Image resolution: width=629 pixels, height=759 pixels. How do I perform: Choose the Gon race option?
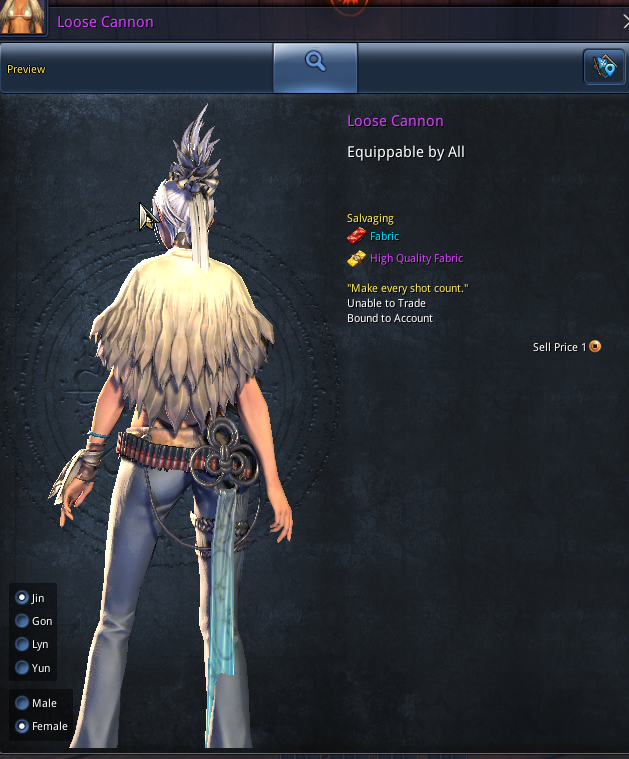[22, 621]
